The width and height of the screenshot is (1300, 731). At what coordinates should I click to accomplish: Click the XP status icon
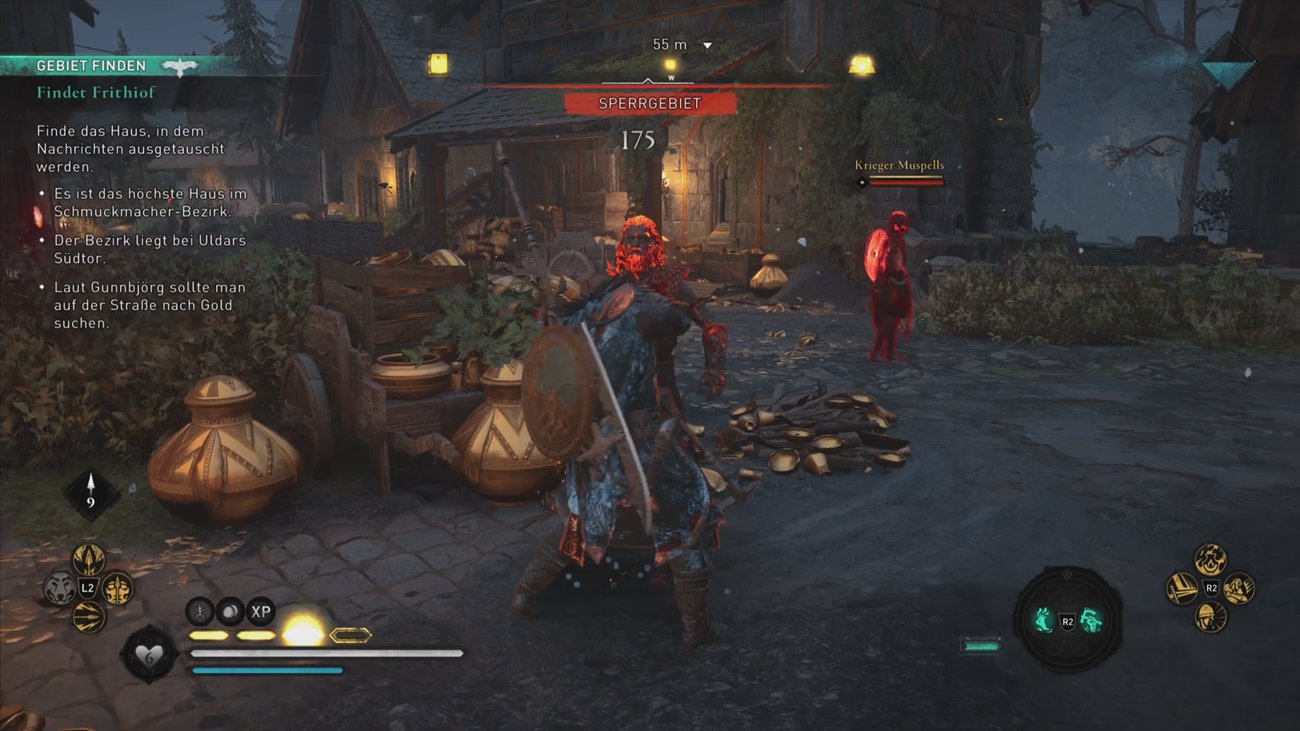click(260, 611)
